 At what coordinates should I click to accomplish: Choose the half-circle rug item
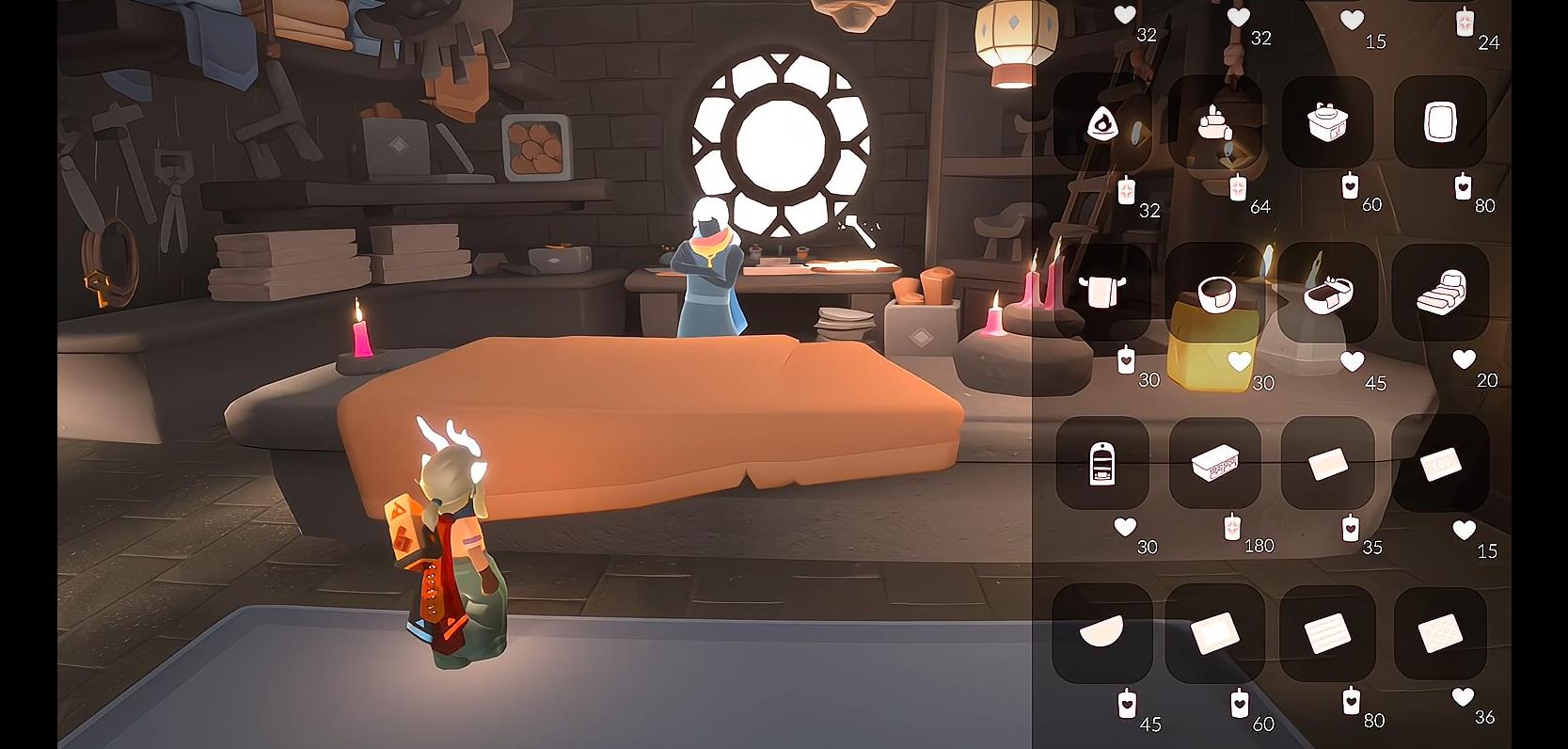tap(1102, 632)
